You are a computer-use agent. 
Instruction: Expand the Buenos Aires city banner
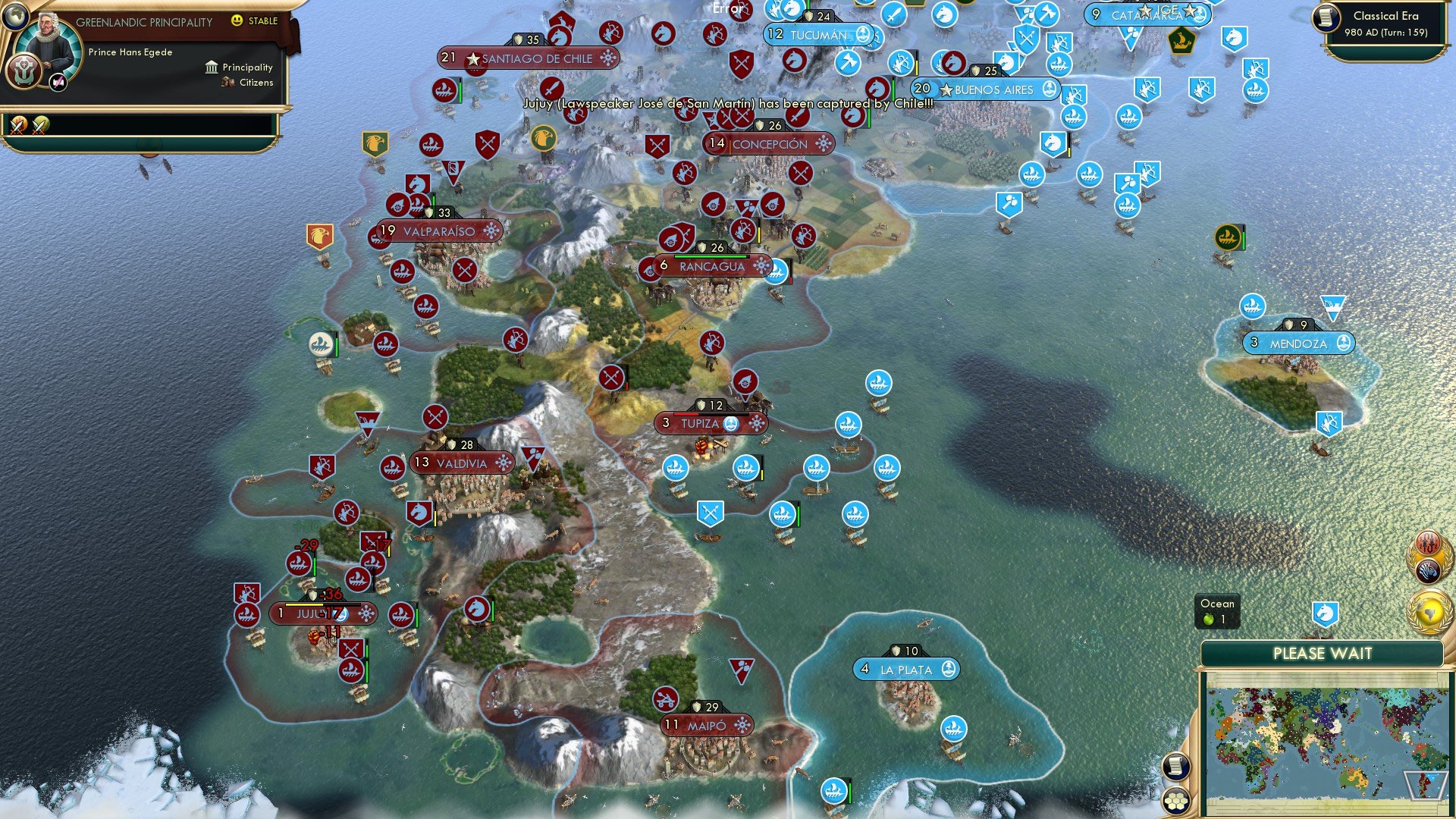[987, 89]
